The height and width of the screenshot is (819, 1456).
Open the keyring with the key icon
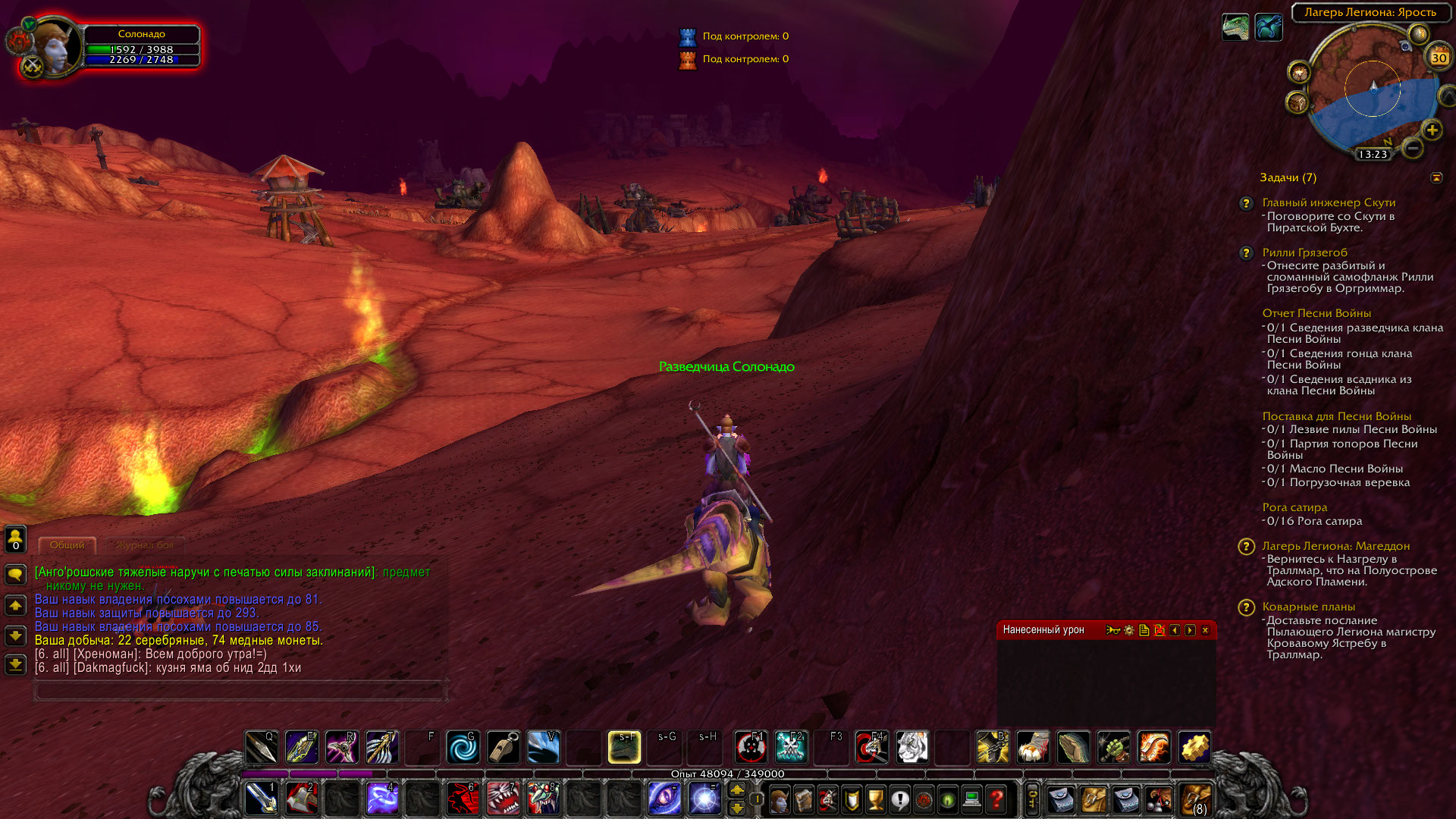pyautogui.click(x=1031, y=799)
